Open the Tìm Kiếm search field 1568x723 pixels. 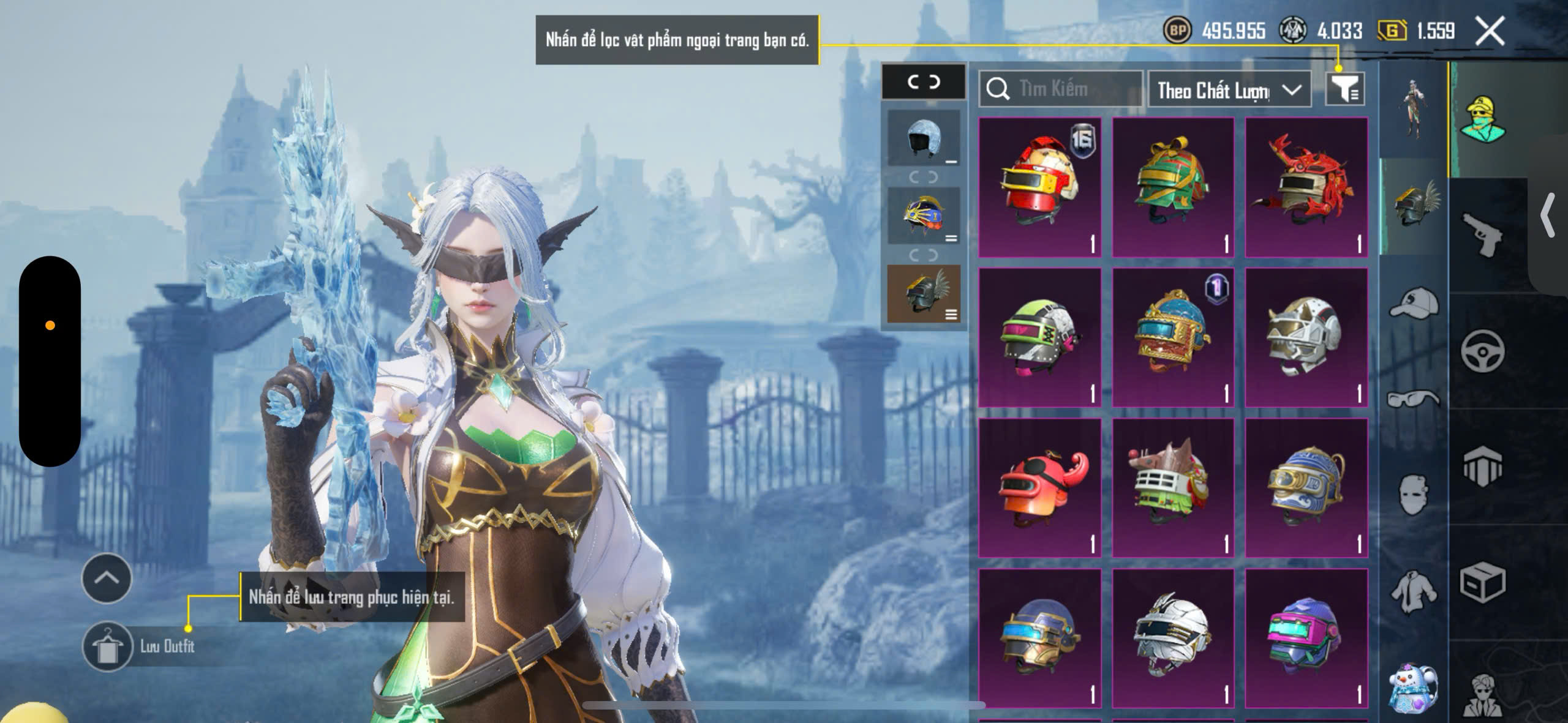1061,89
